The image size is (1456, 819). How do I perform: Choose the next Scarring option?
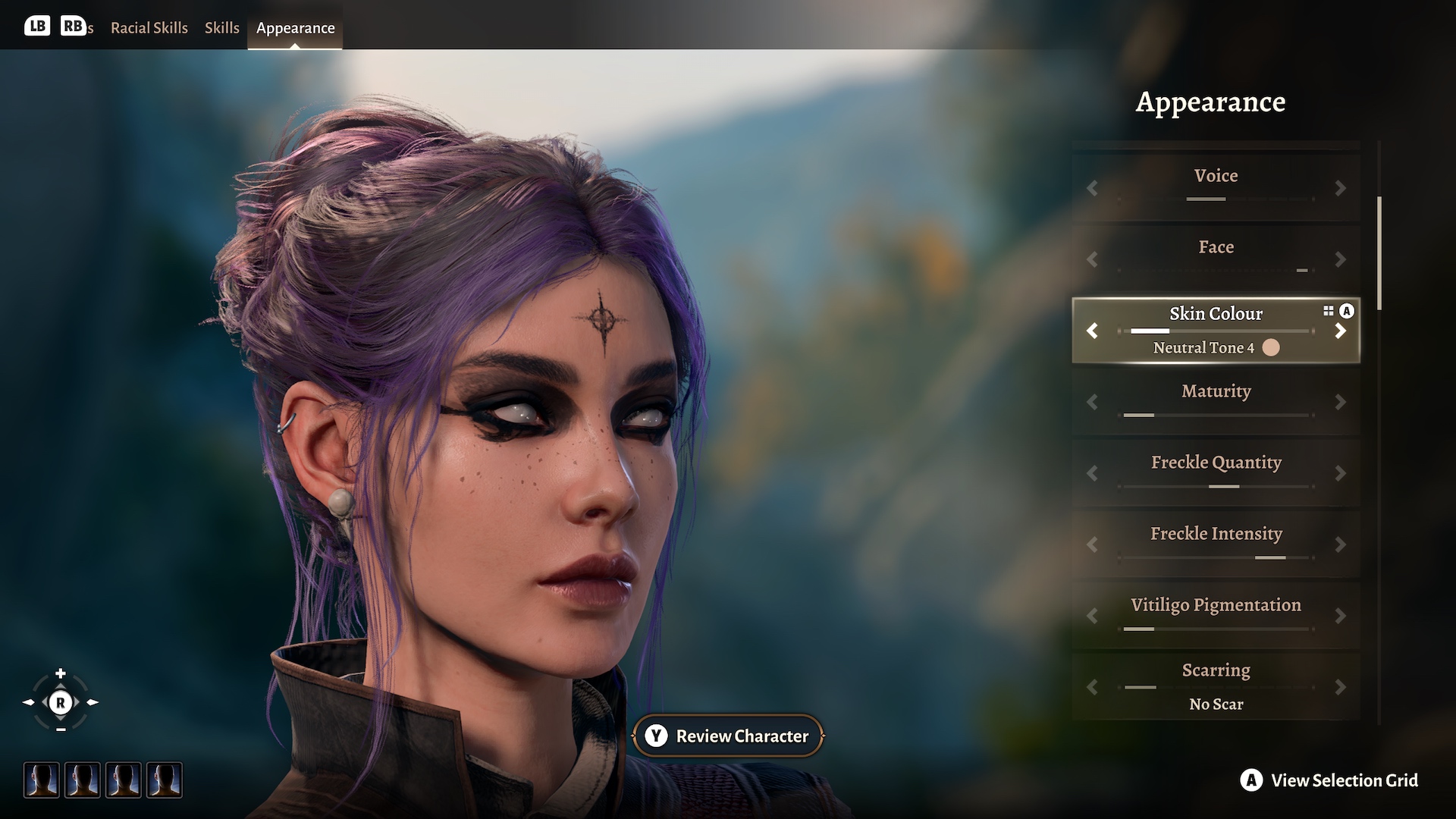point(1340,687)
